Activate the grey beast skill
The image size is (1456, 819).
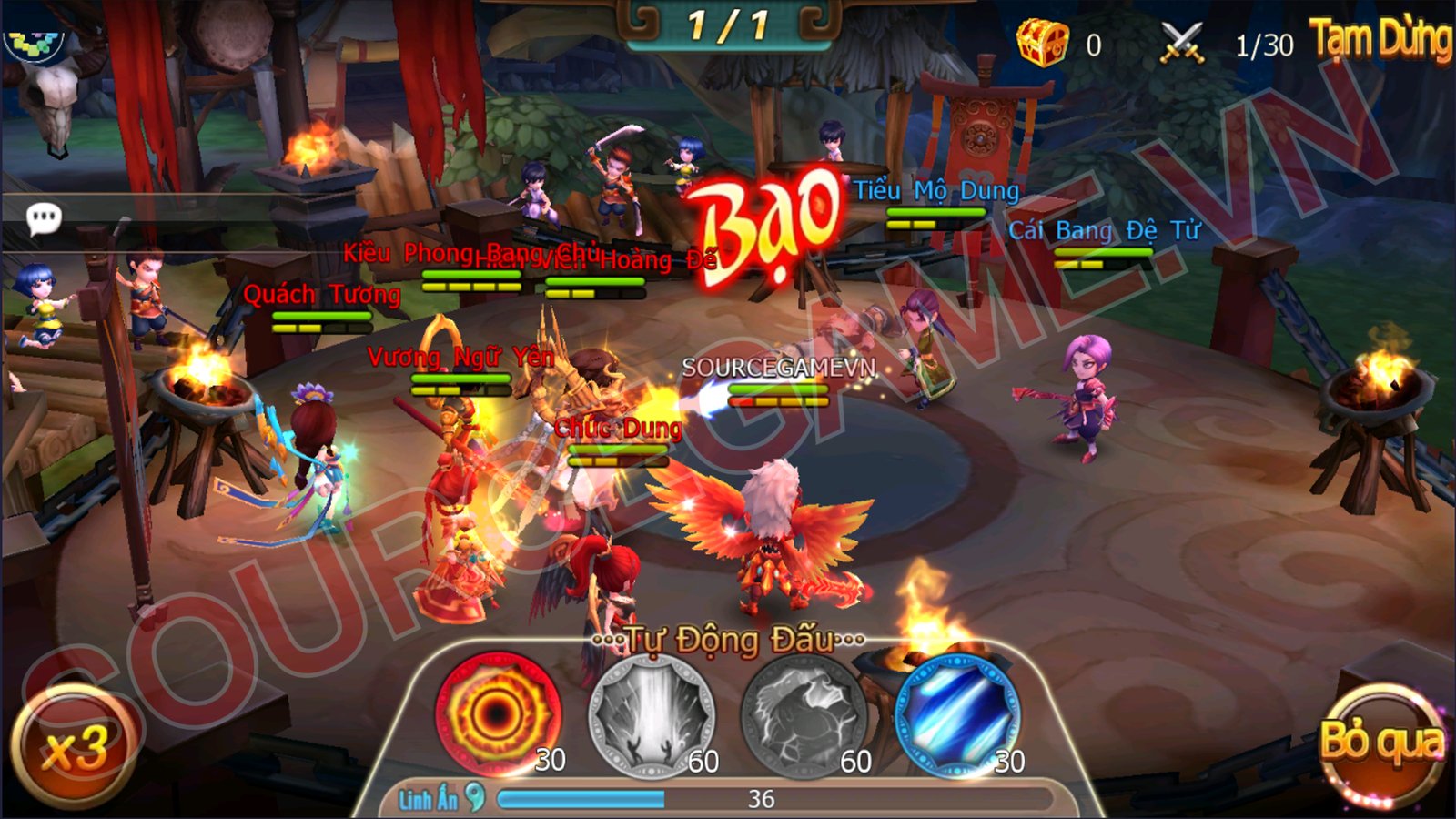click(x=803, y=714)
